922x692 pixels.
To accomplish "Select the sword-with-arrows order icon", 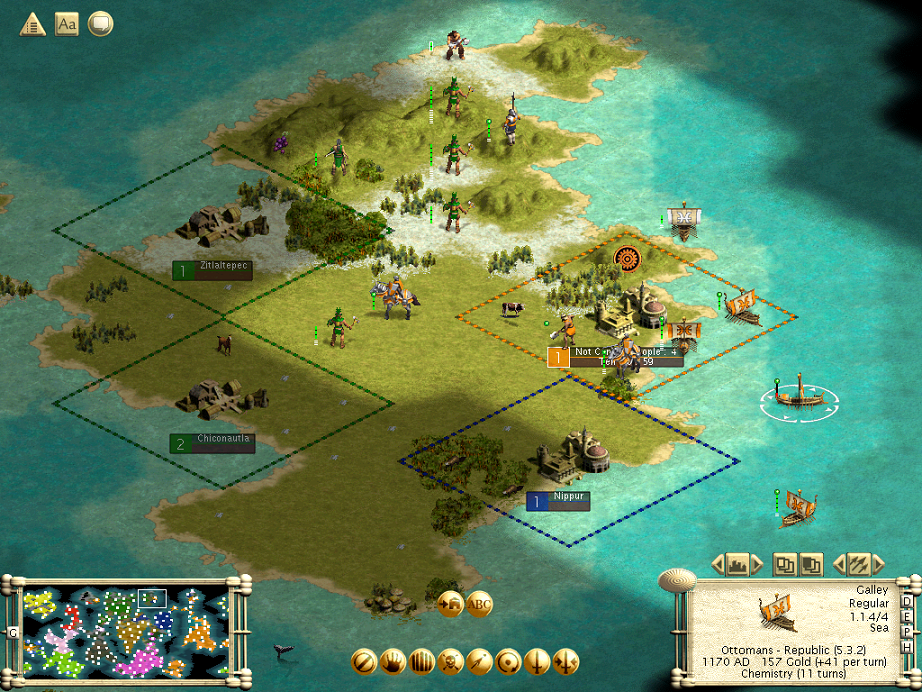I will (x=567, y=661).
